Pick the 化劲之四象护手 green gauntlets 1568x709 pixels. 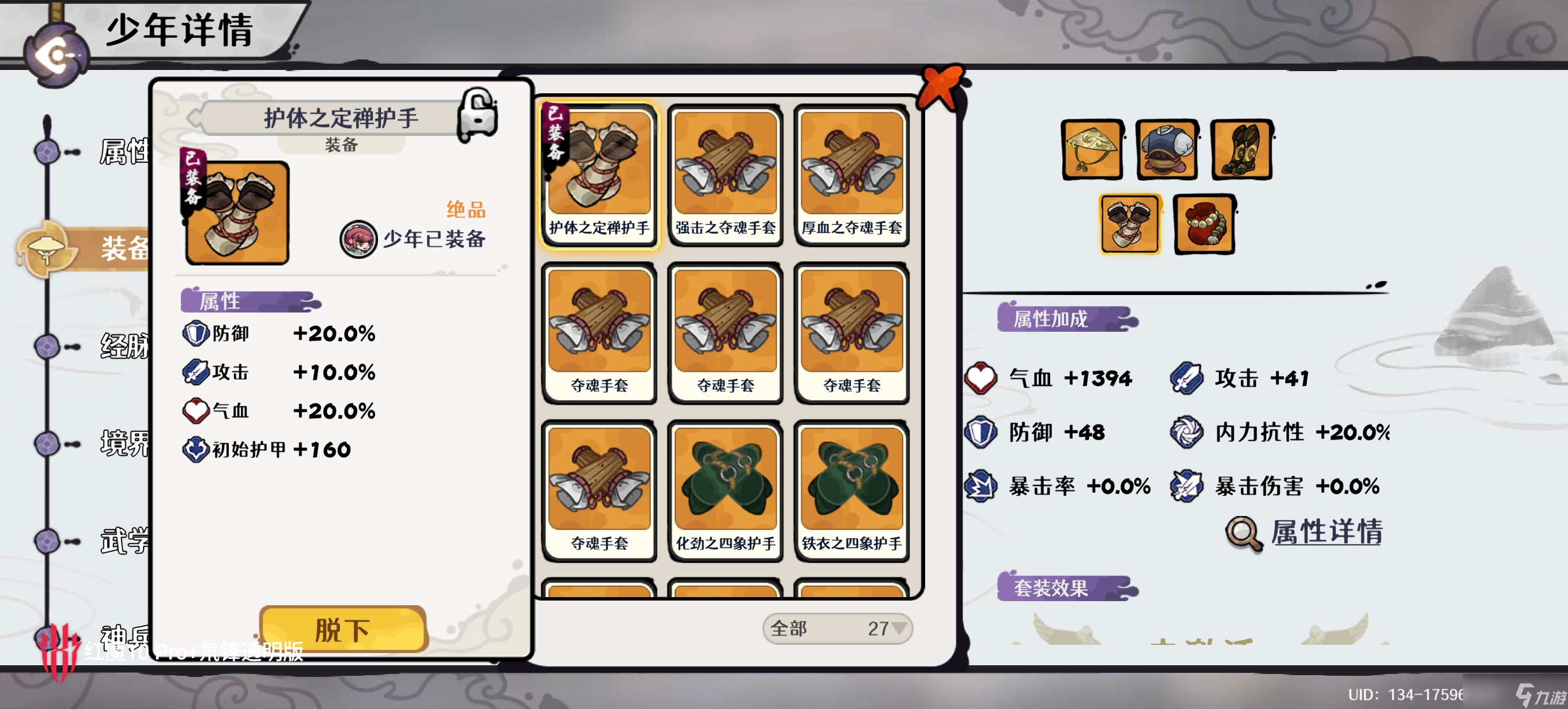[x=725, y=490]
